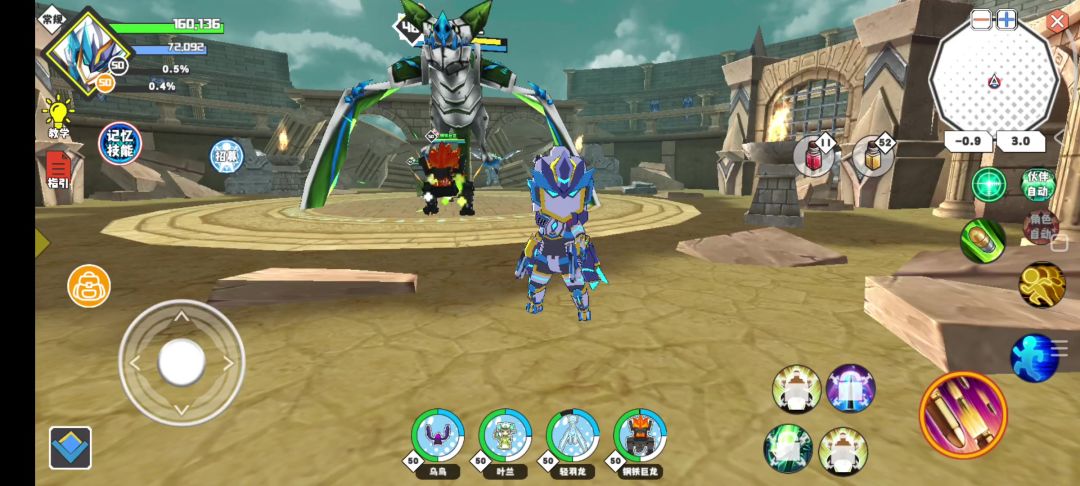
Task: Close the minimap with red X
Action: pos(1057,21)
